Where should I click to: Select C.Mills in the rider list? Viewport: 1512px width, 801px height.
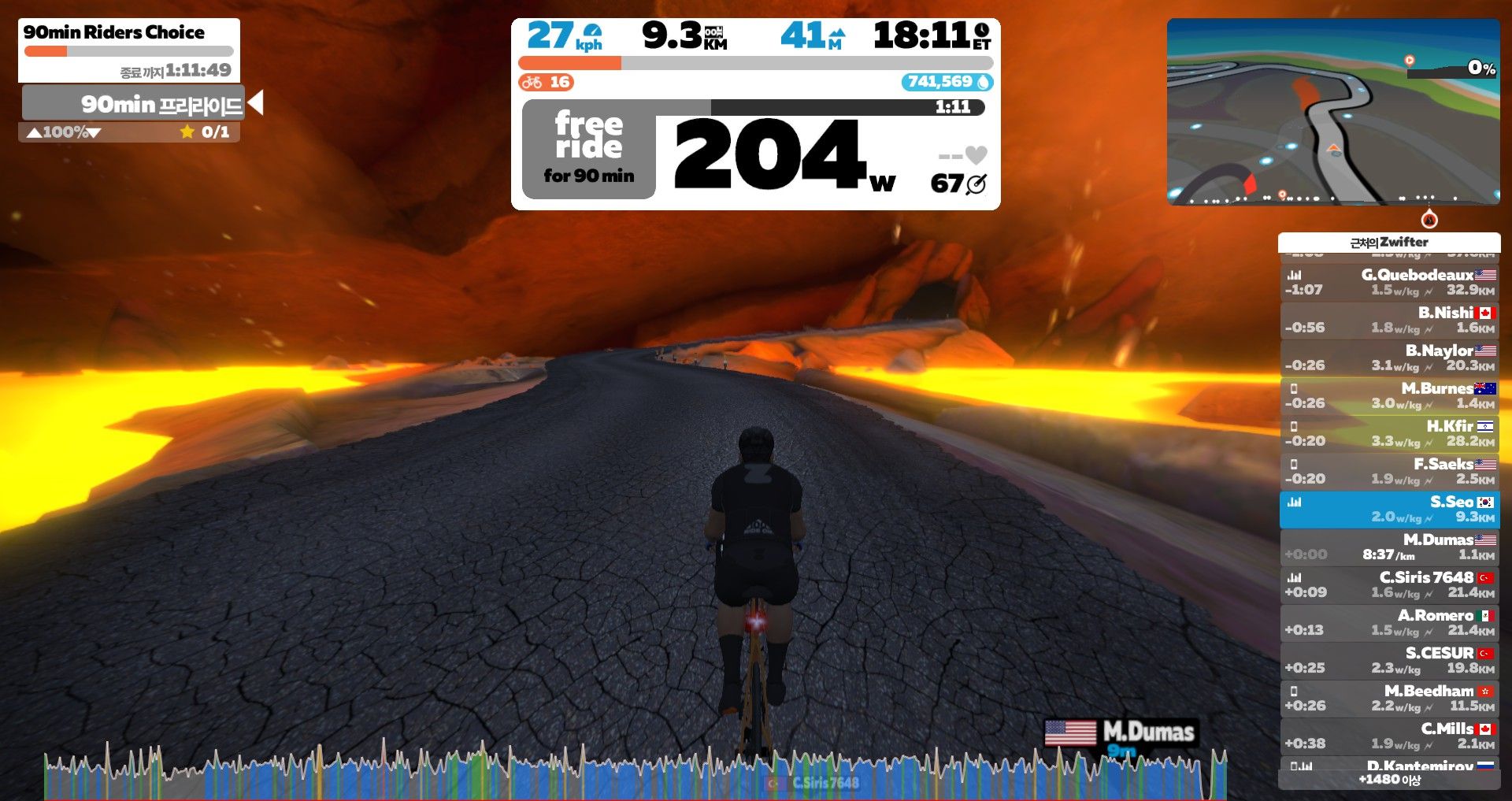pos(1389,736)
